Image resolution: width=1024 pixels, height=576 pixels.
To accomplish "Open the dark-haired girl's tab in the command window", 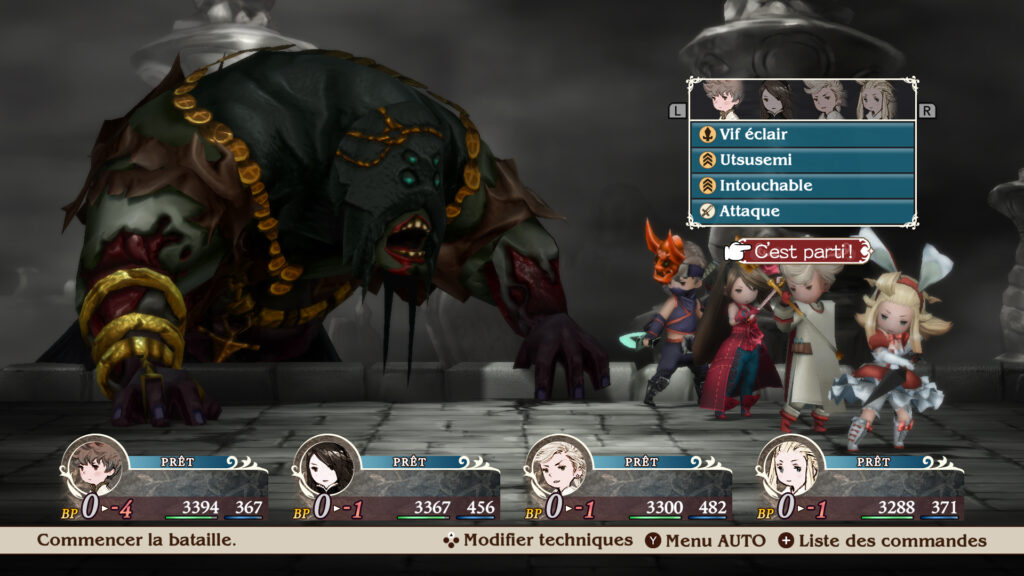I will click(x=774, y=100).
